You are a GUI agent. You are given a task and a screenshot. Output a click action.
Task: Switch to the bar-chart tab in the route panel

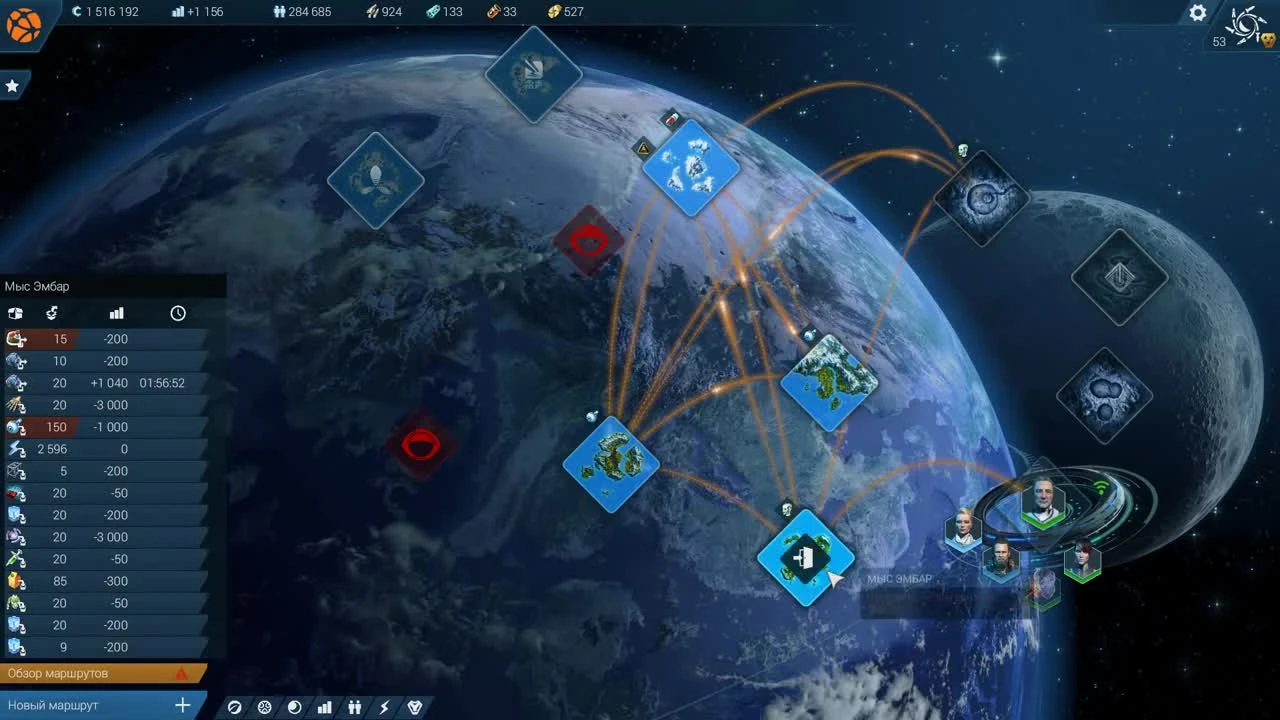tap(116, 313)
